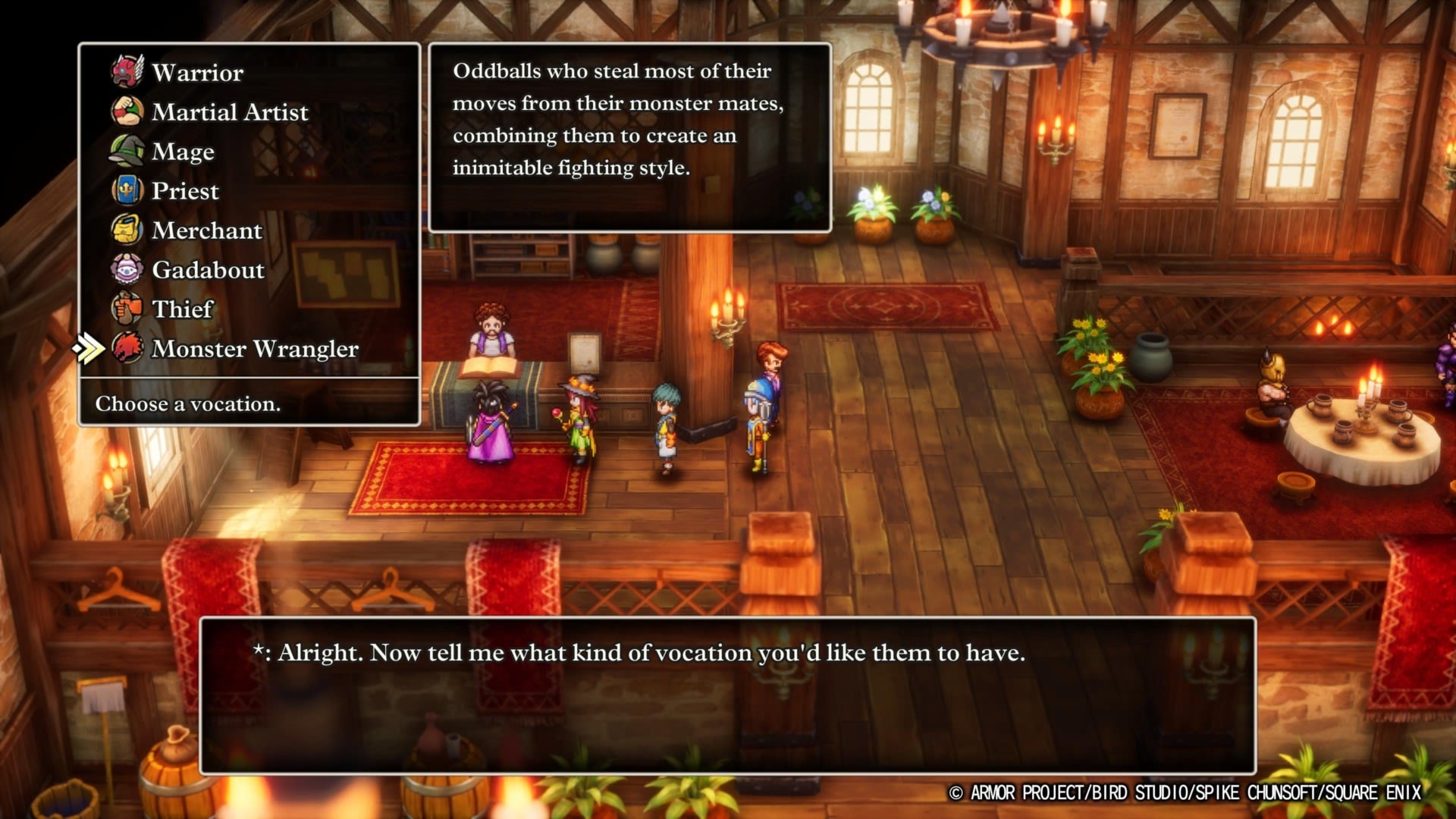This screenshot has width=1456, height=819.
Task: Click the Mage text label
Action: (182, 152)
